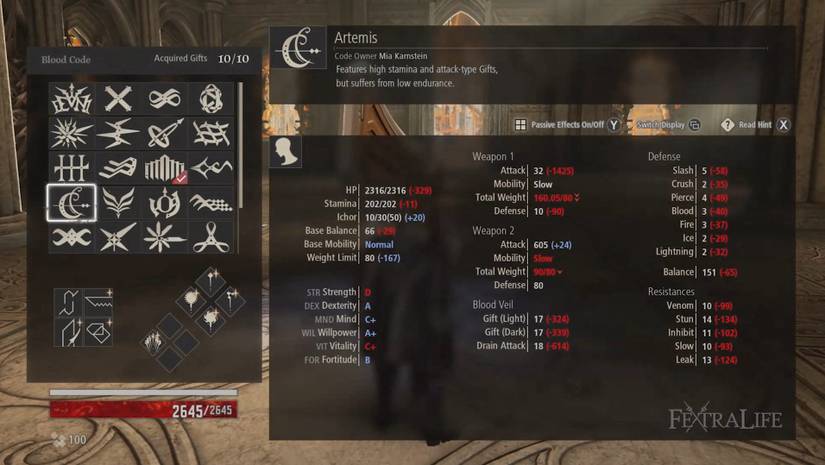Viewport: 825px width, 465px height.
Task: Select the circular knot blood code
Action: [x=210, y=98]
